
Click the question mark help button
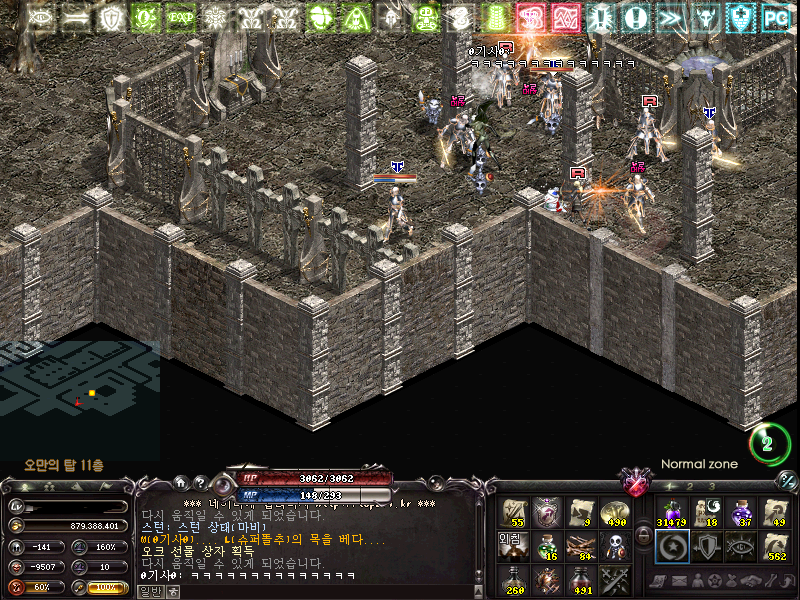click(199, 482)
